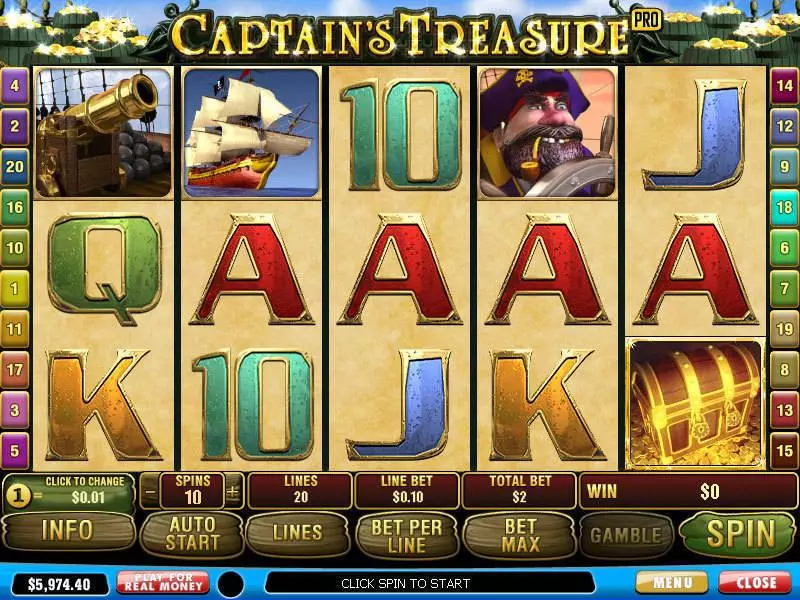Select payline number 4 marker
Image resolution: width=800 pixels, height=600 pixels.
15,86
